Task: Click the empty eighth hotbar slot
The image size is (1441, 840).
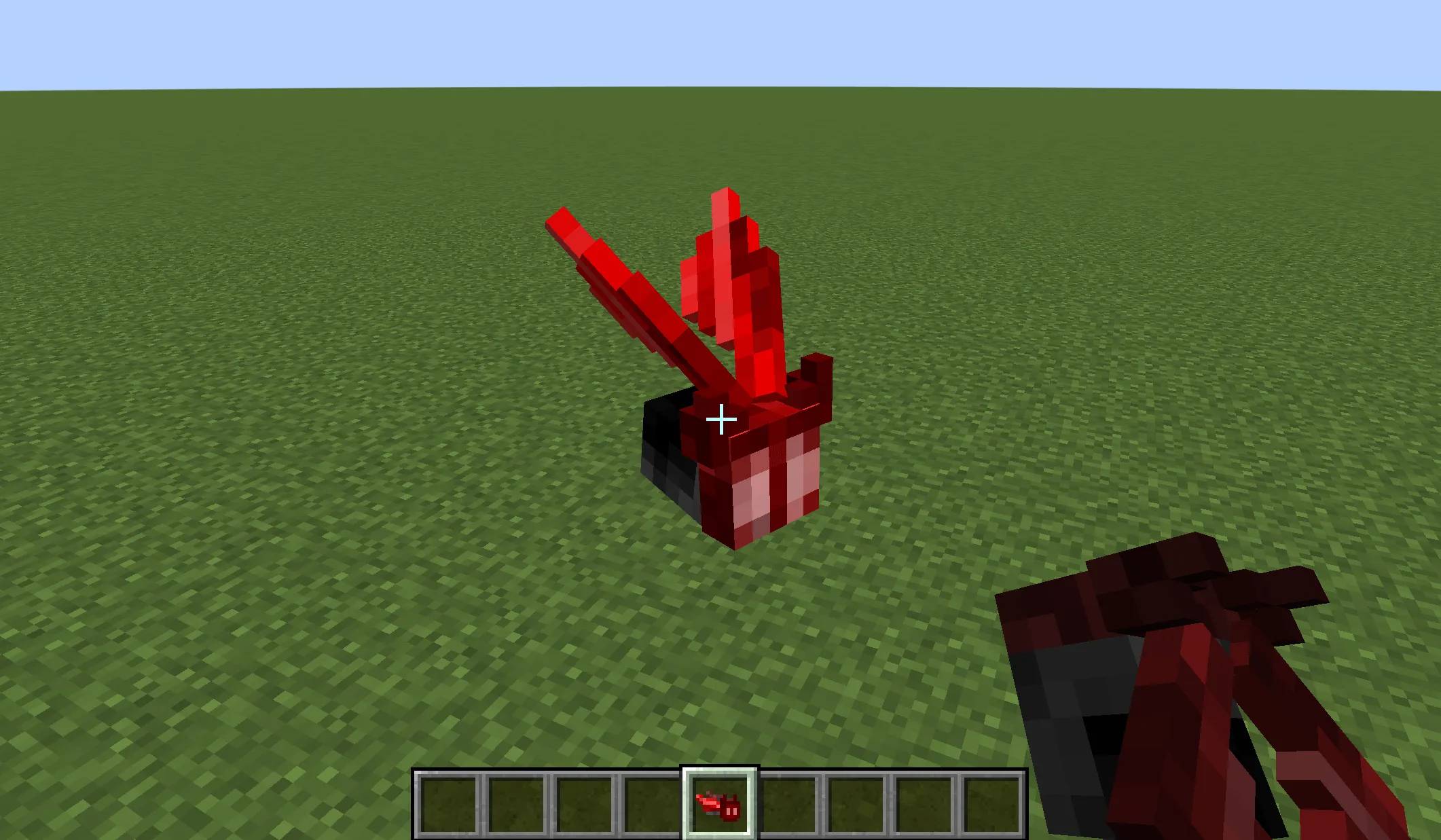Action: coord(924,805)
